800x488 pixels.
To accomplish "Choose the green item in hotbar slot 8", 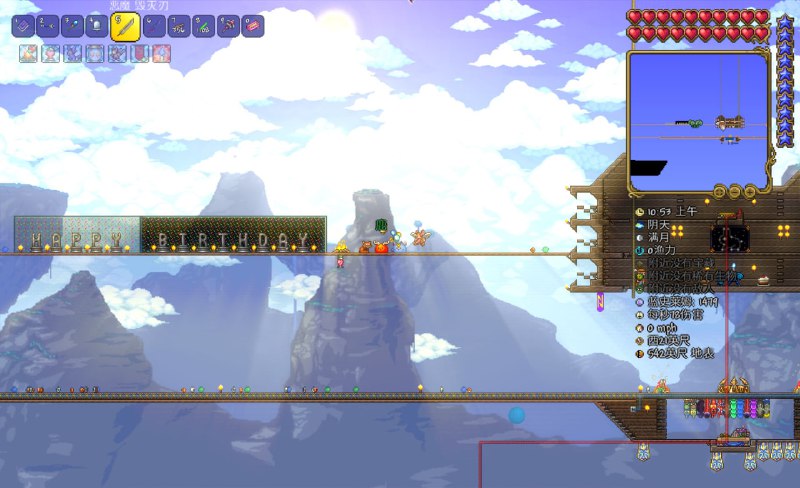I will point(203,27).
